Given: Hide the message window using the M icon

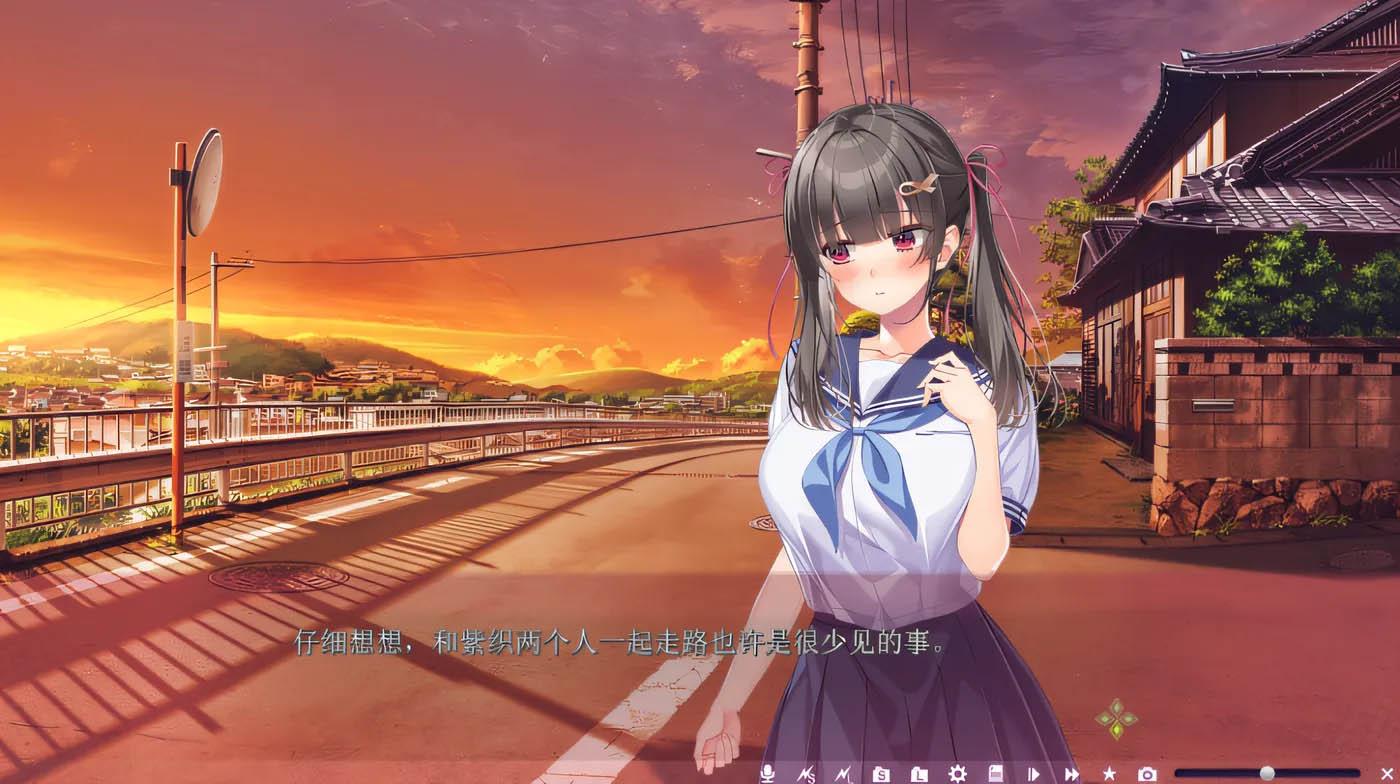Looking at the screenshot, I should tap(845, 770).
